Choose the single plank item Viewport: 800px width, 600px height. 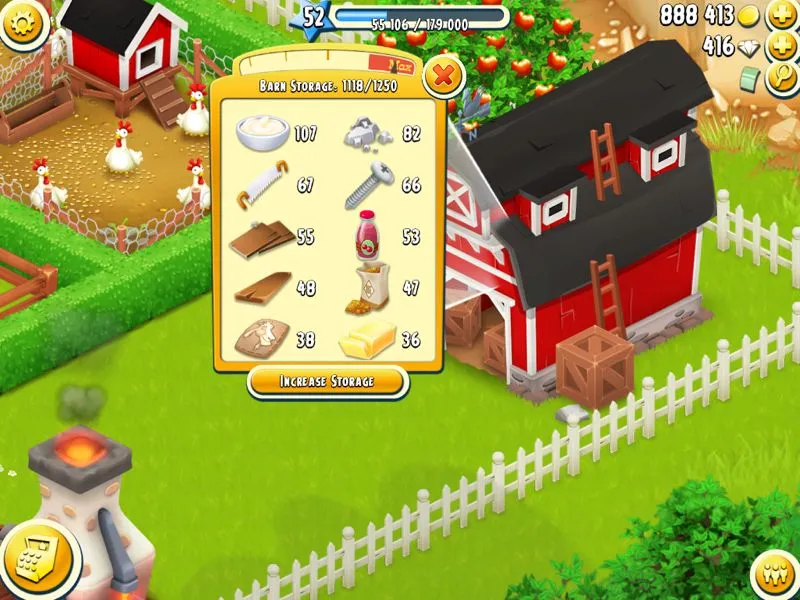tap(262, 289)
